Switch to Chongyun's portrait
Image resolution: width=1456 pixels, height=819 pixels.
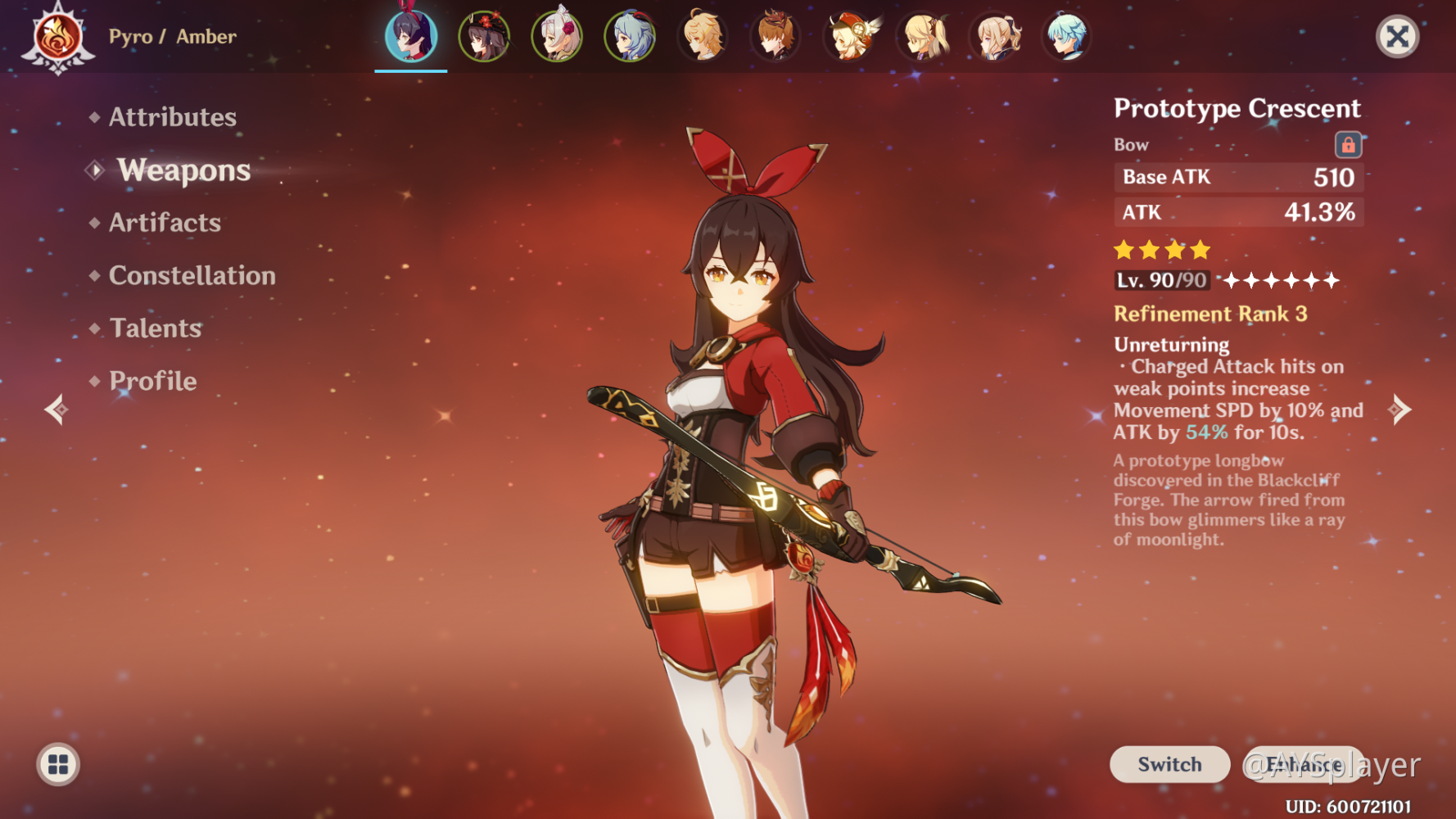tap(1067, 37)
